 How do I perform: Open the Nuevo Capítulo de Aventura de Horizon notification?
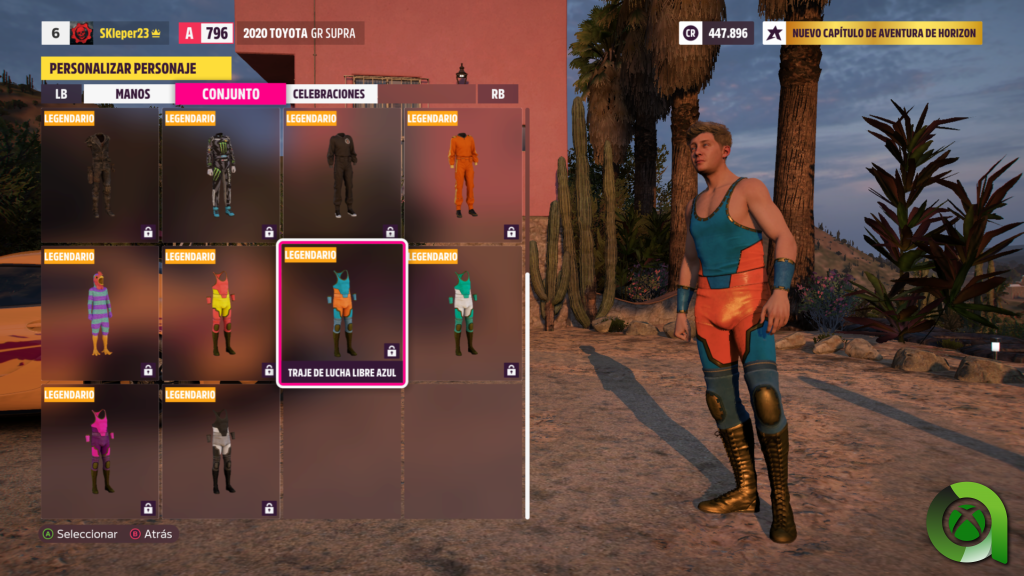click(873, 33)
